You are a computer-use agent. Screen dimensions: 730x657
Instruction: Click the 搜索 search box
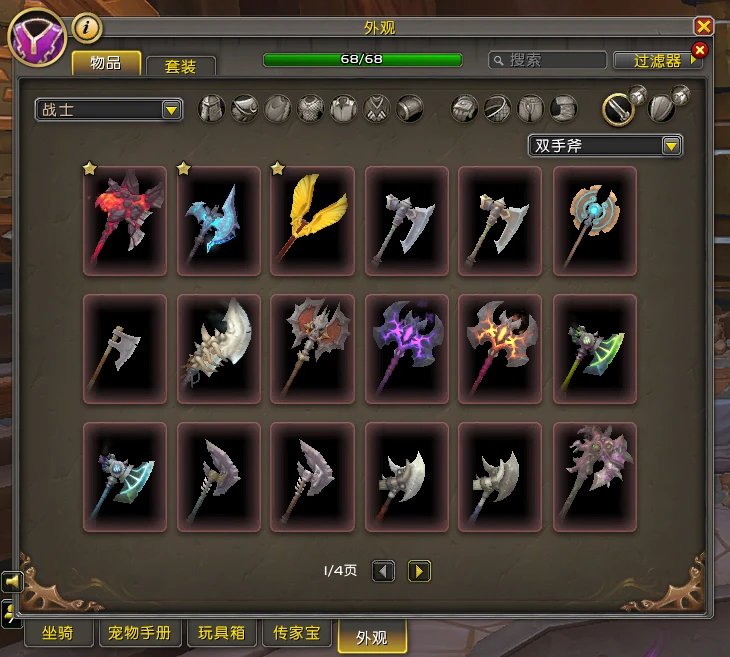coord(548,60)
